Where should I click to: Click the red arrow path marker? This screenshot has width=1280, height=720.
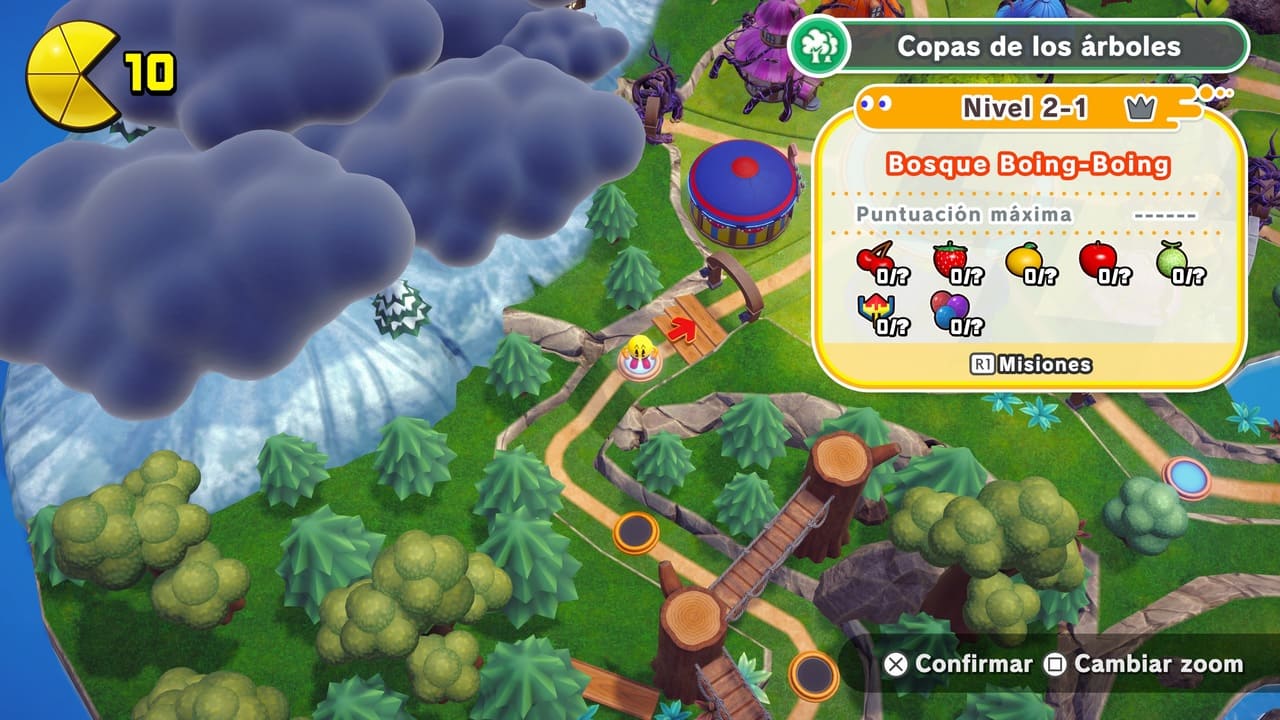(x=685, y=327)
